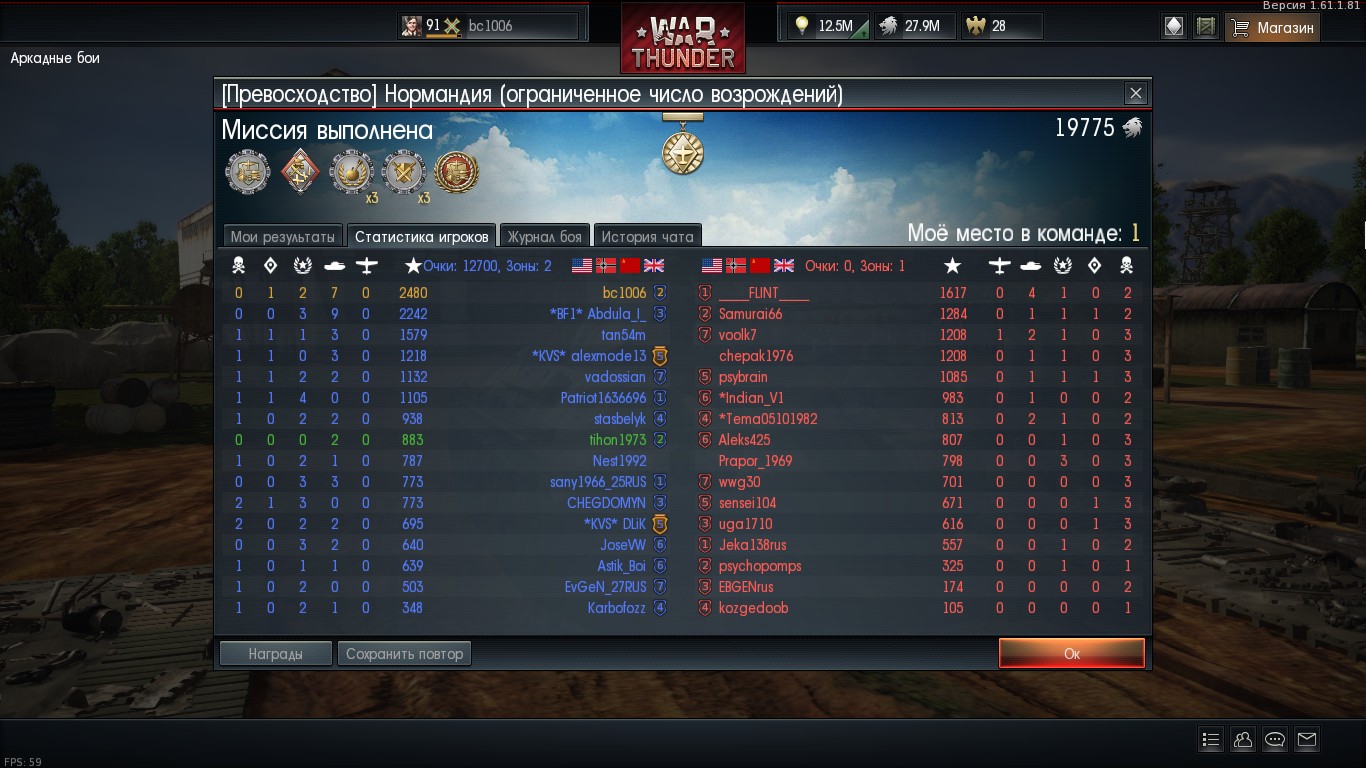The image size is (1366, 768).
Task: Switch to the Мои результаты tab
Action: (x=283, y=237)
